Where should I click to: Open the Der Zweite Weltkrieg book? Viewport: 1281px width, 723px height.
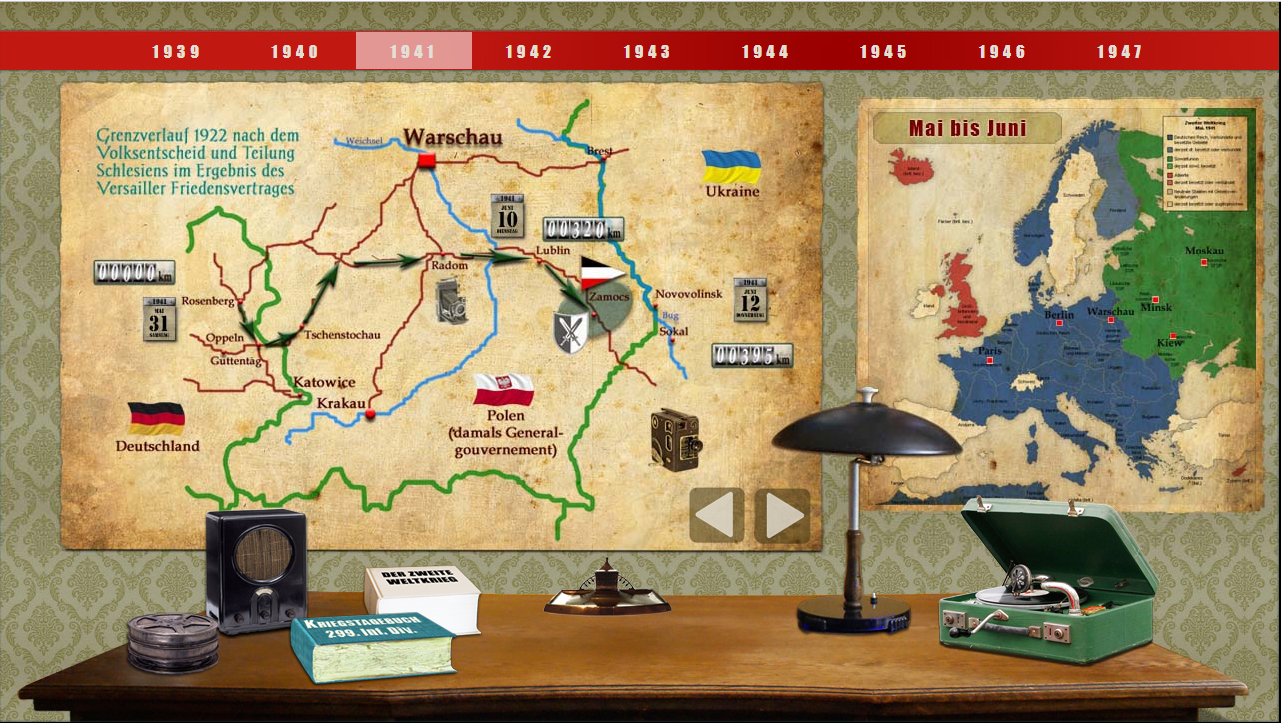pos(422,597)
